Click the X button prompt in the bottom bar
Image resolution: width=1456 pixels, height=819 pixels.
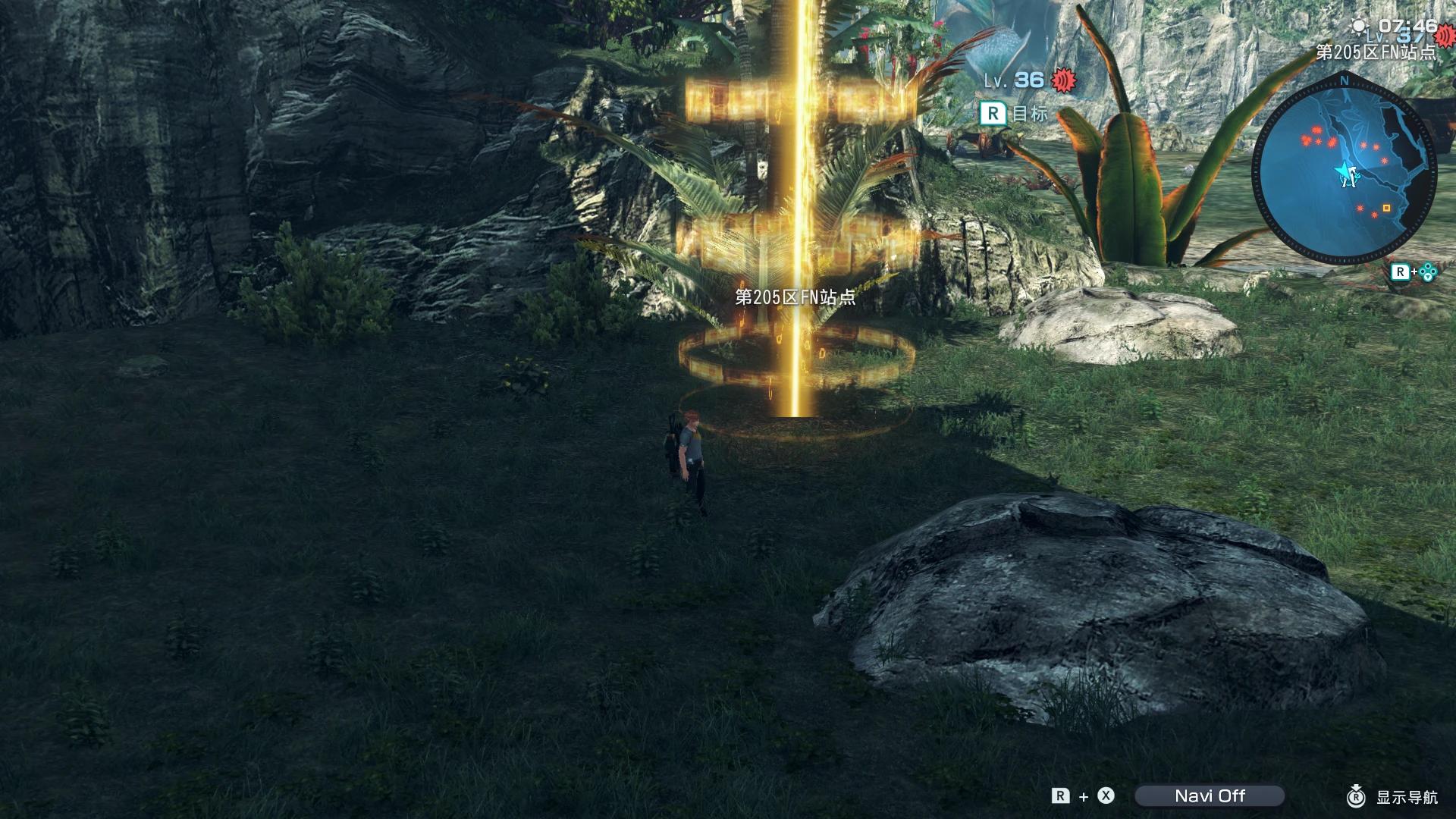click(1106, 796)
